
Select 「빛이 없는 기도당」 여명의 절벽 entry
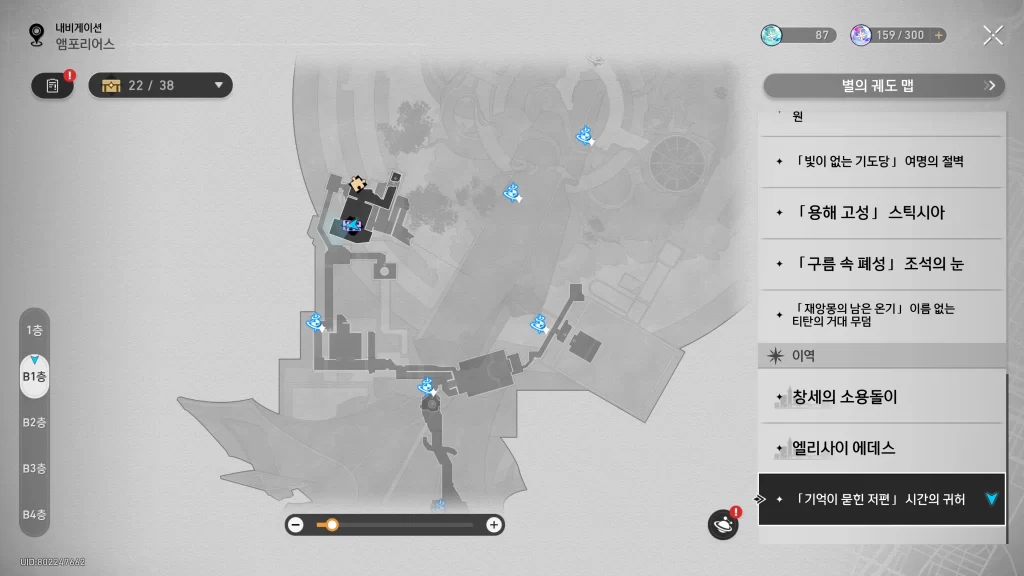coord(880,161)
